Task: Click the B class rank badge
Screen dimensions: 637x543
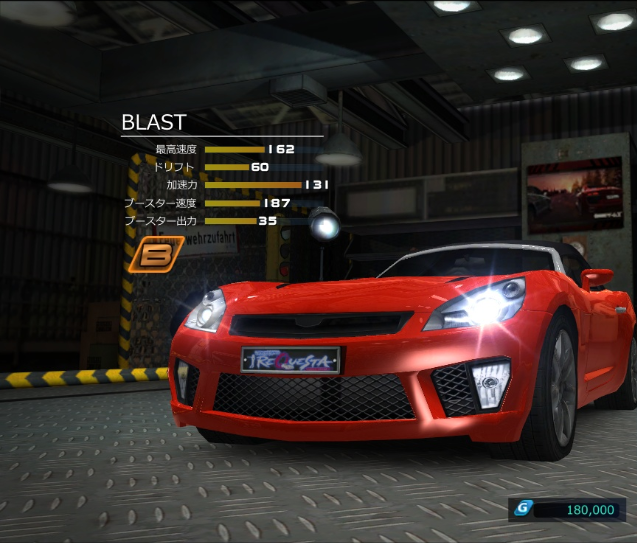Action: pos(154,254)
